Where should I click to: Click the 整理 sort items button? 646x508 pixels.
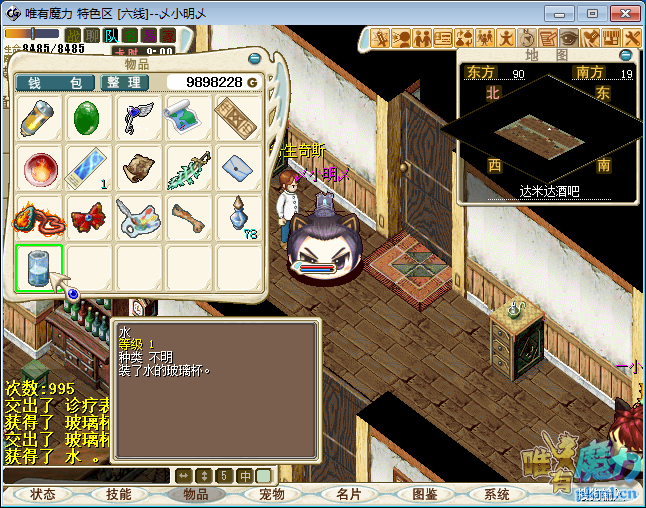point(125,82)
